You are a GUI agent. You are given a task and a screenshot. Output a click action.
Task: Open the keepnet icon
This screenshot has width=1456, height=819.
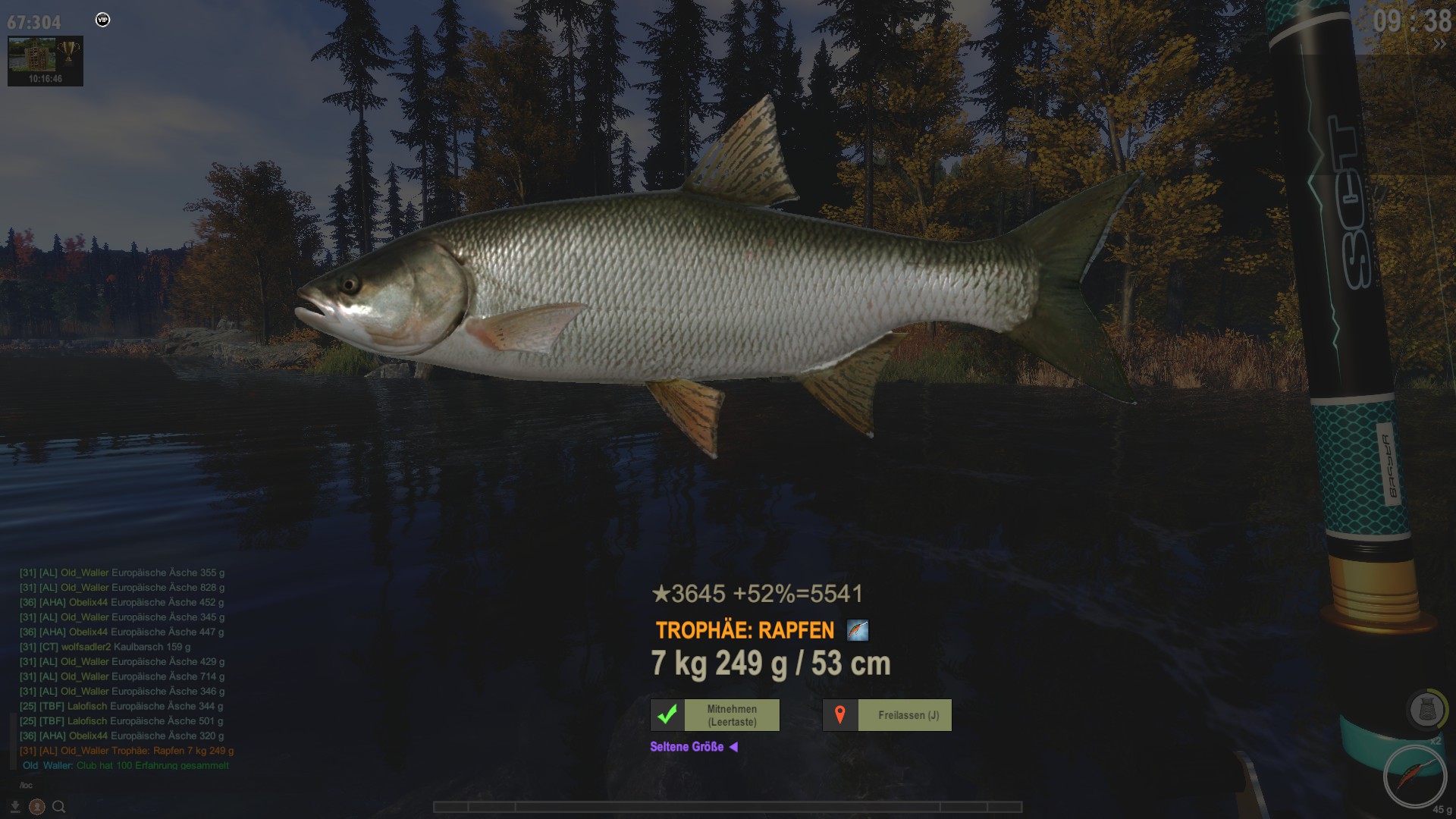1426,711
